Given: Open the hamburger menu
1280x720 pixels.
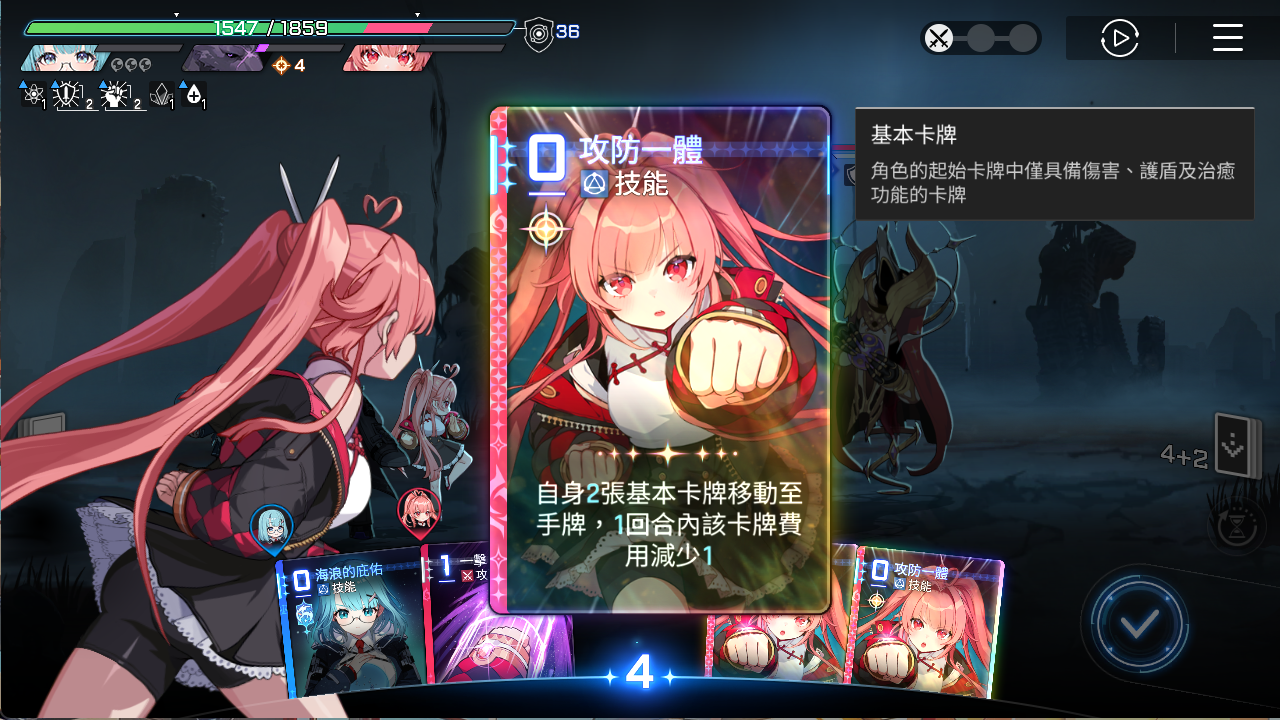Looking at the screenshot, I should 1227,39.
